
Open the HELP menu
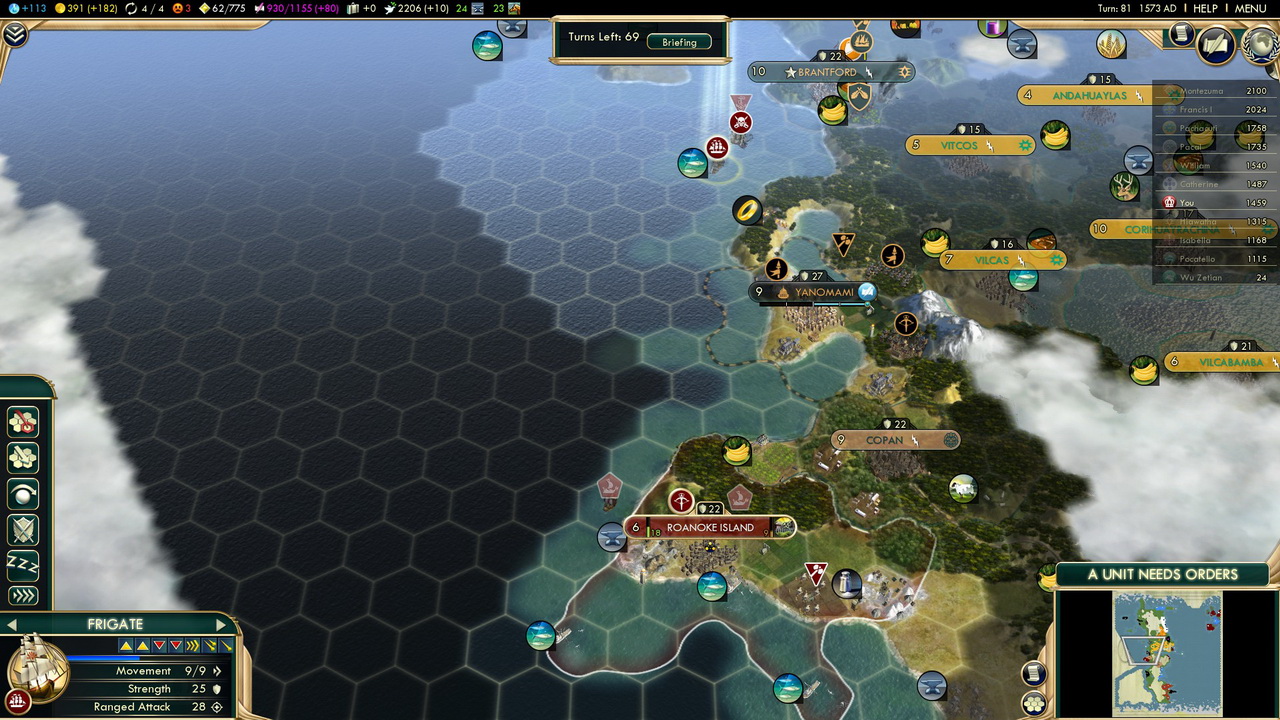(x=1205, y=9)
